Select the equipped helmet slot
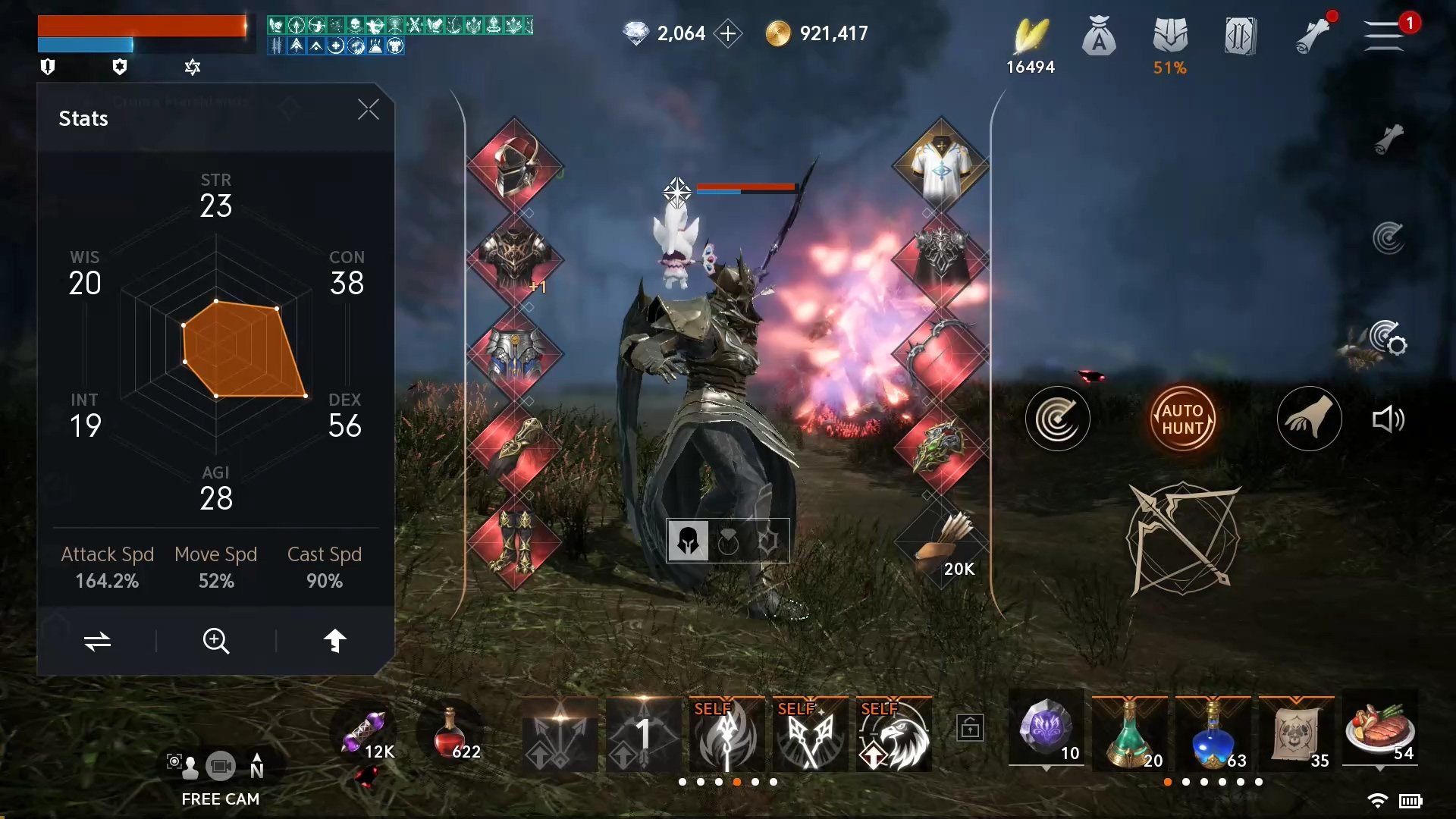The image size is (1456, 819). click(x=515, y=165)
